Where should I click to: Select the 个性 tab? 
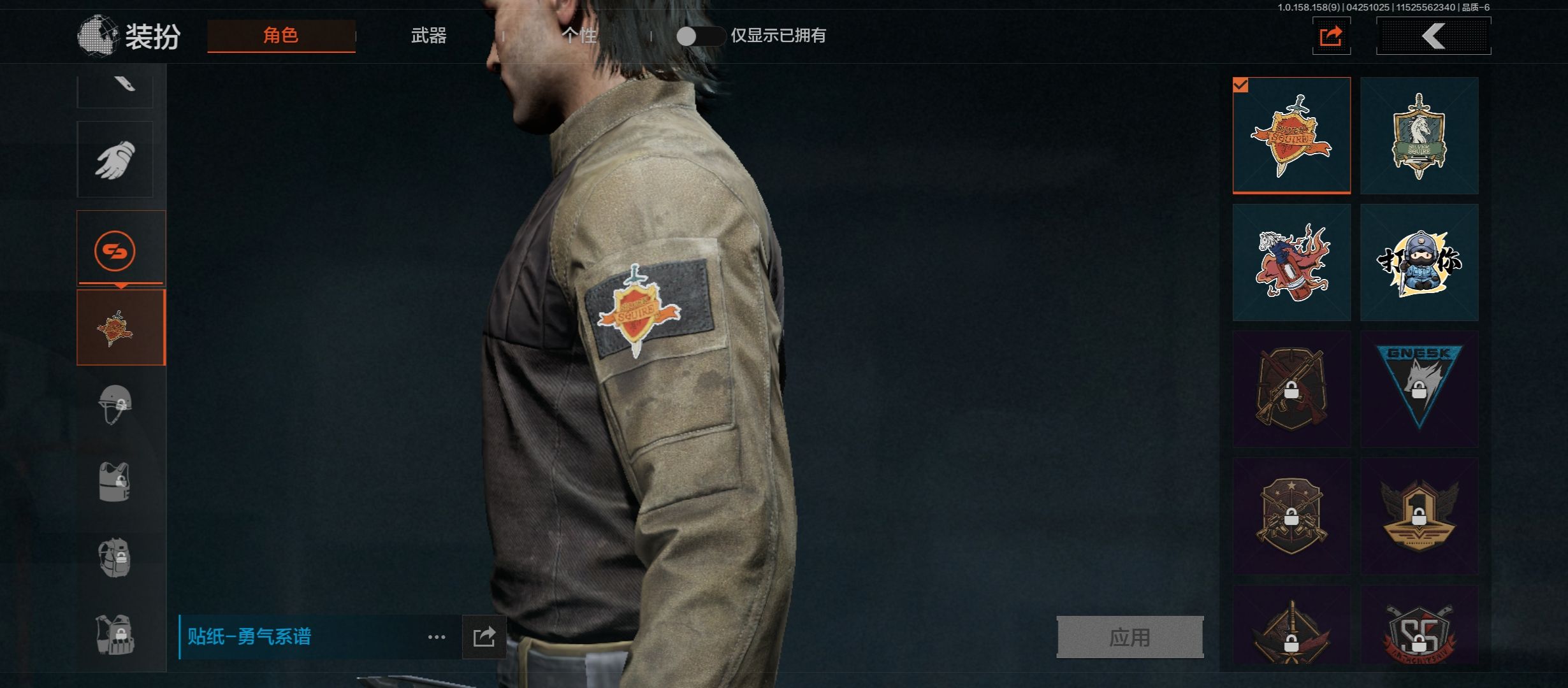pos(579,36)
